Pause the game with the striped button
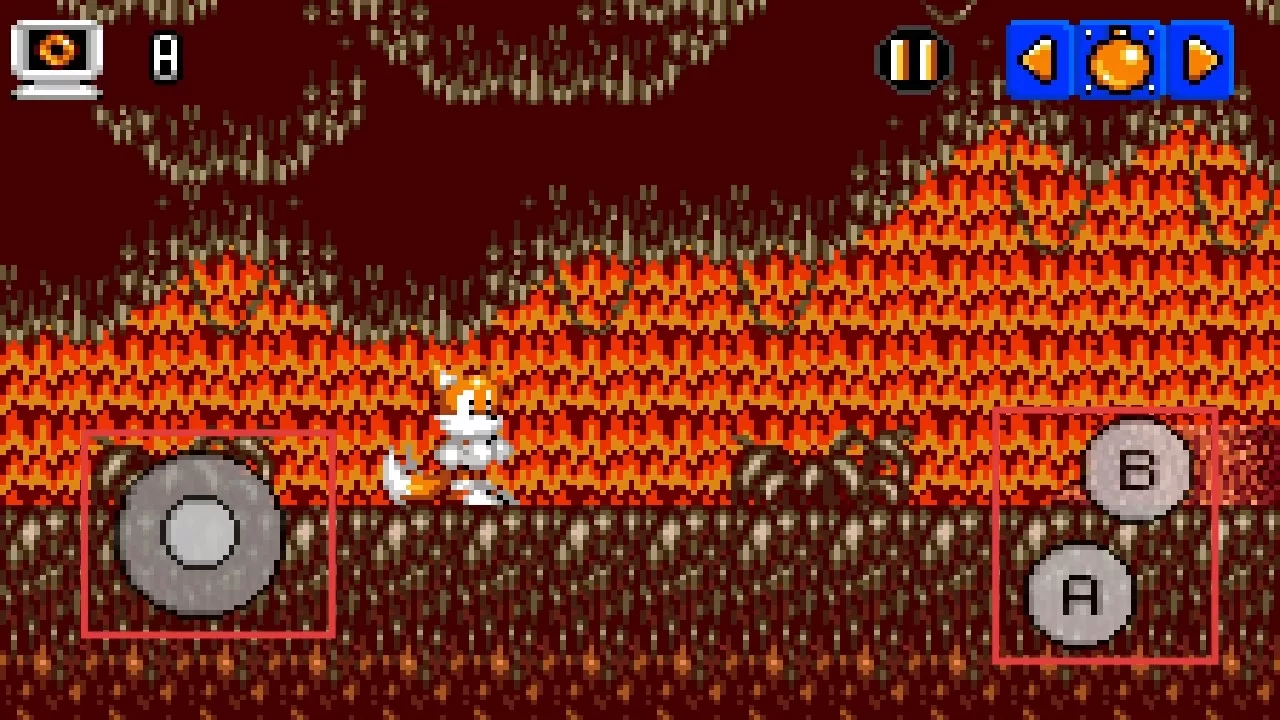Viewport: 1280px width, 720px height. click(914, 60)
